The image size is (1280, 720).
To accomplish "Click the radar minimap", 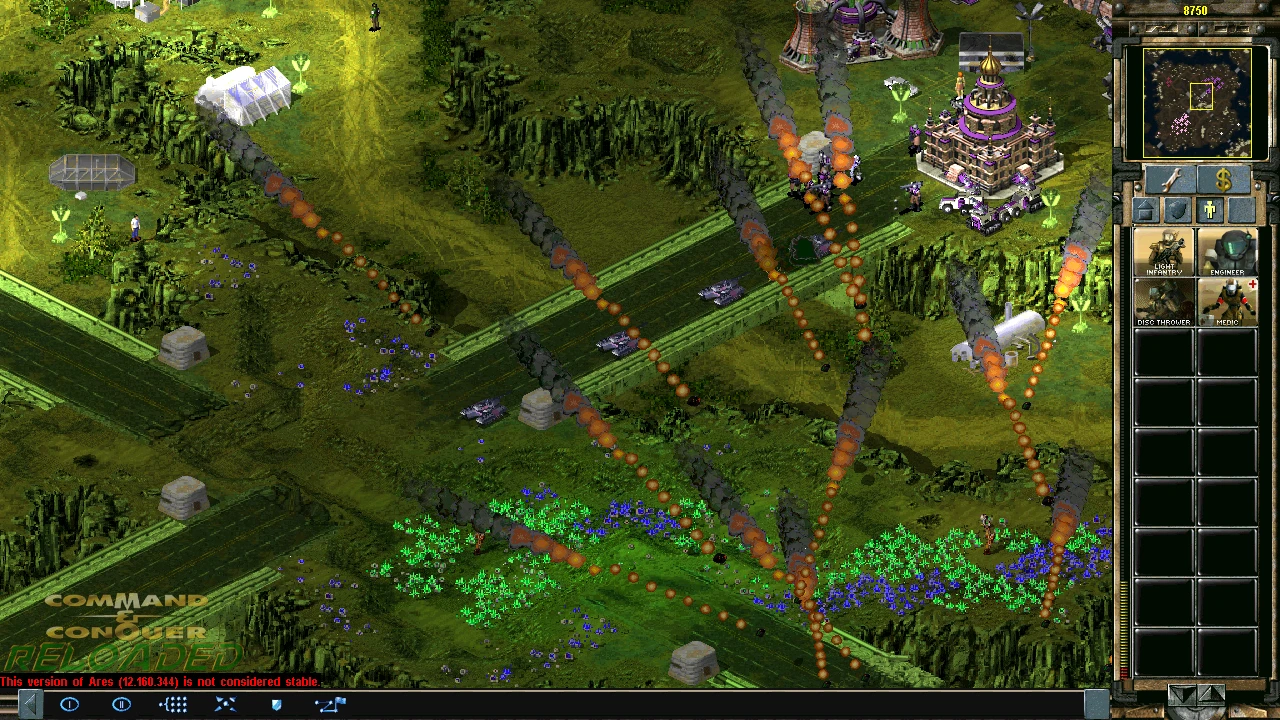I will [x=1197, y=101].
